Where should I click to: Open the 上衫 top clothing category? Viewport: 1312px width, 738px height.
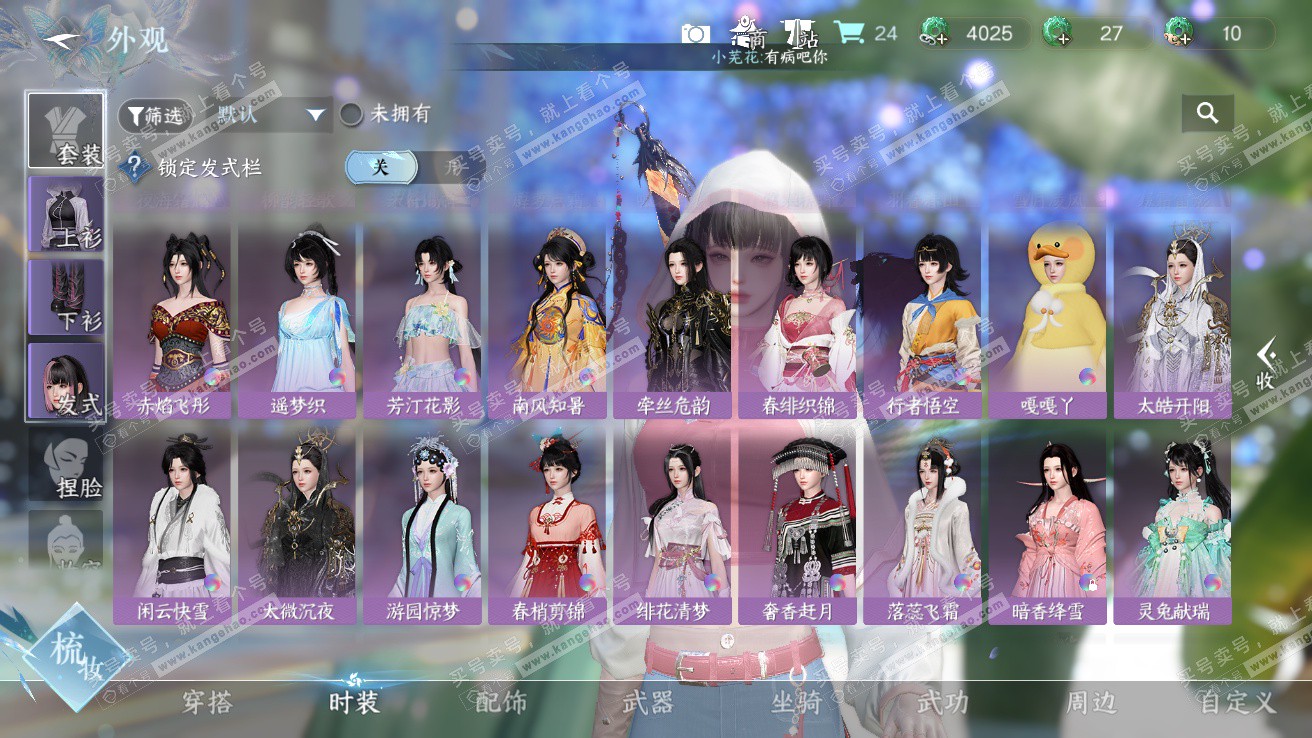click(66, 214)
